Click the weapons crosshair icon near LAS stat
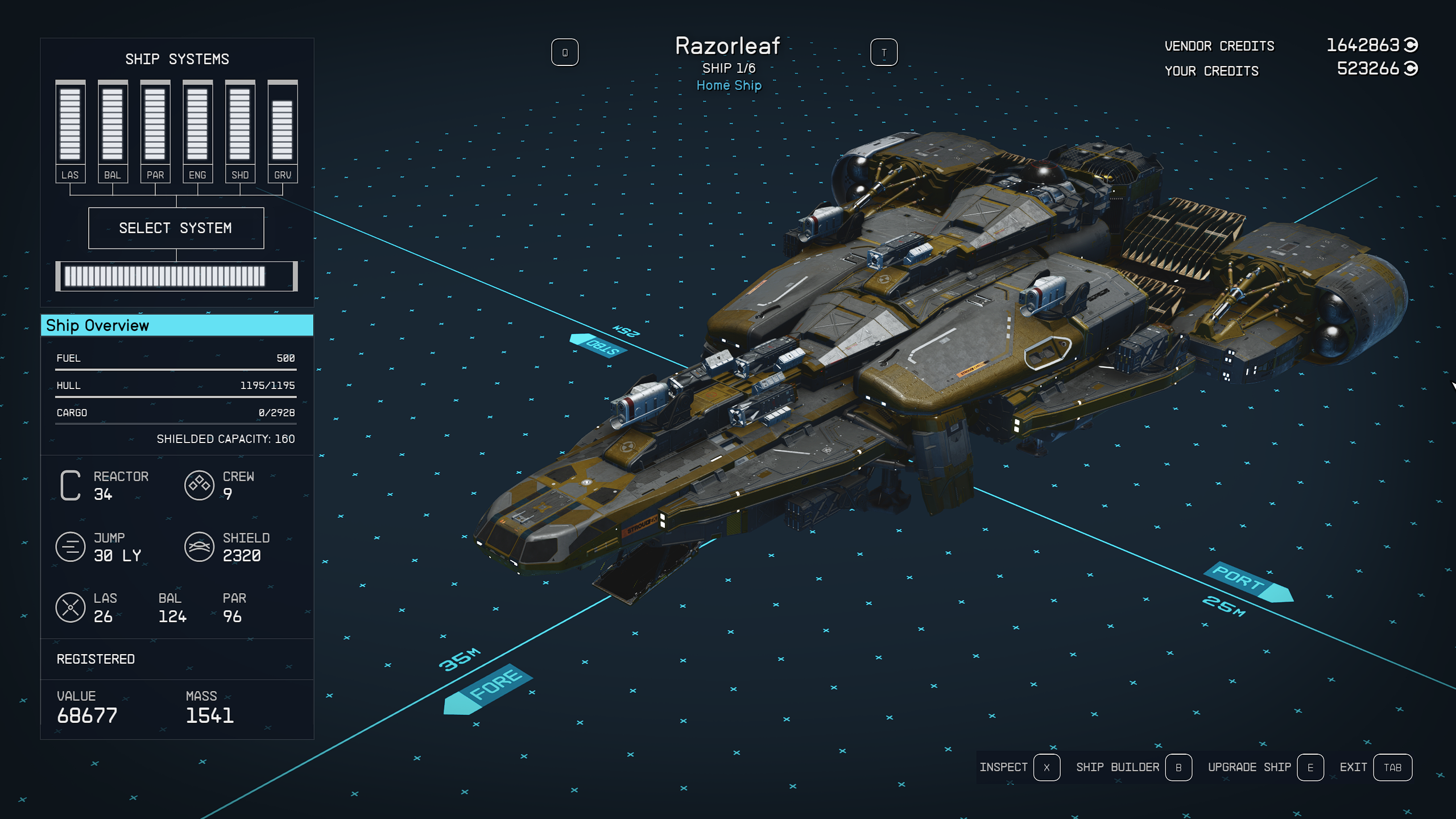Image resolution: width=1456 pixels, height=819 pixels. (71, 607)
